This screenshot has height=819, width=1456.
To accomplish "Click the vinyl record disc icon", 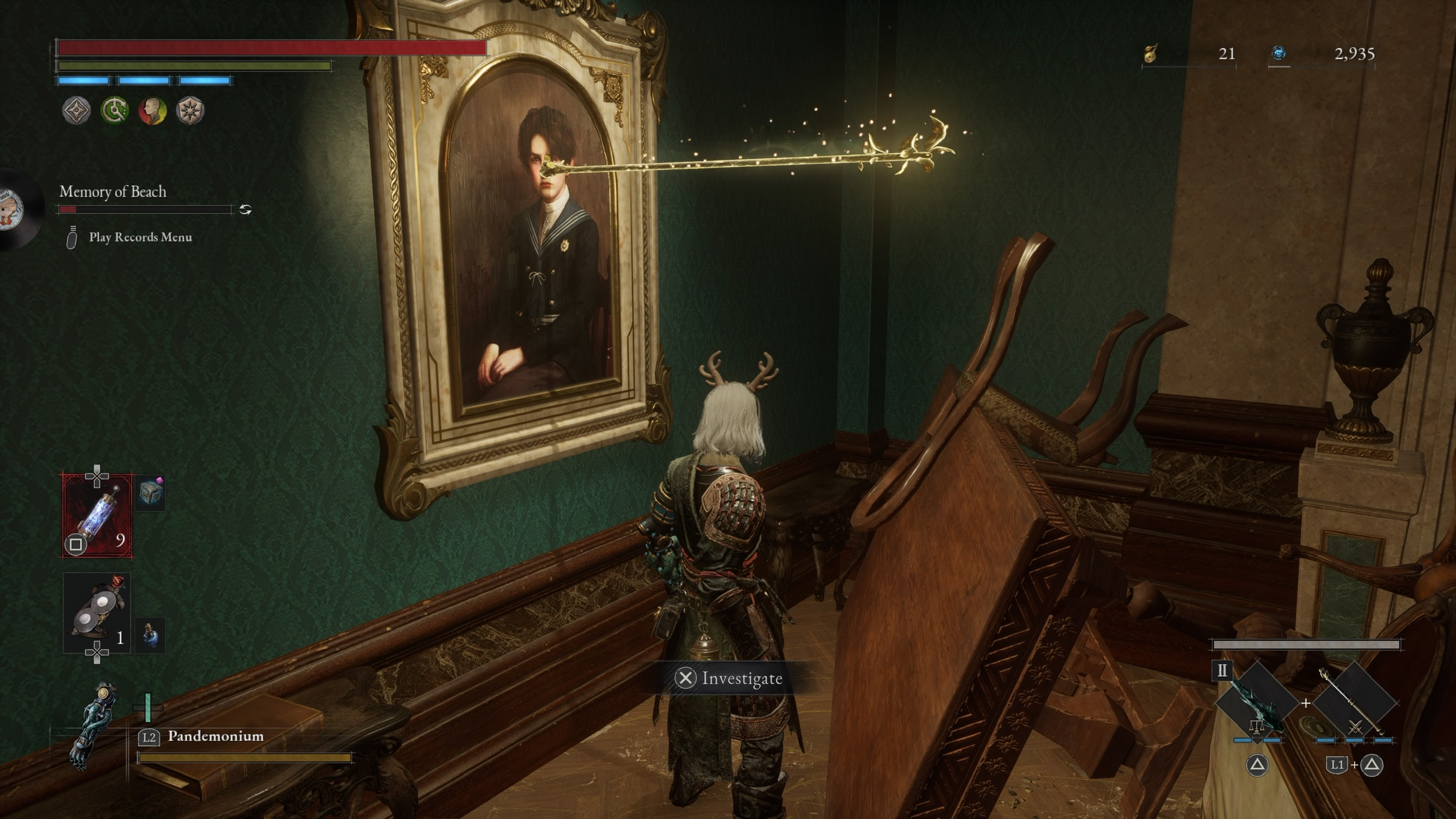I will click(x=14, y=209).
